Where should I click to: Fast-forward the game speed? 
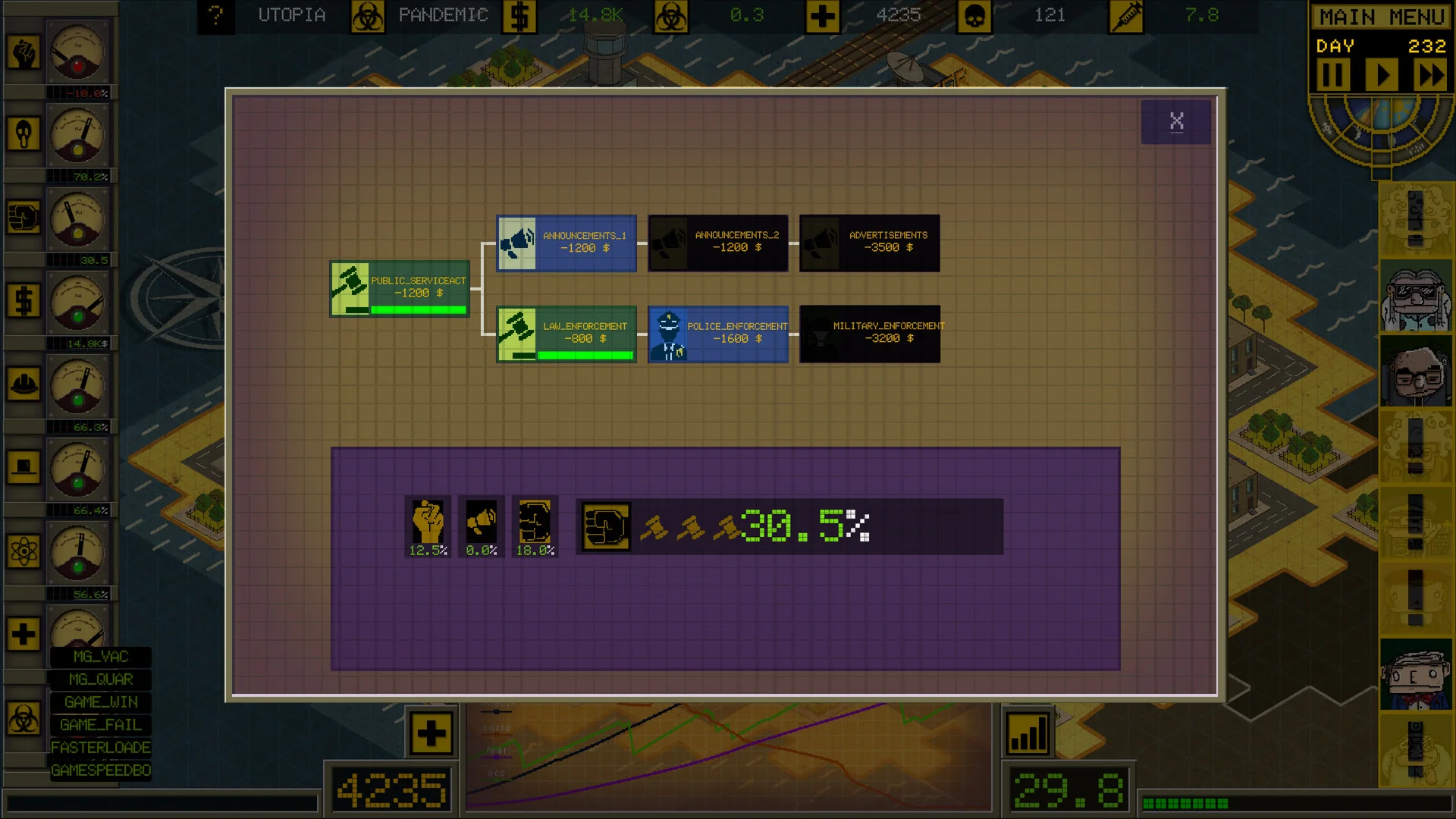pos(1431,75)
